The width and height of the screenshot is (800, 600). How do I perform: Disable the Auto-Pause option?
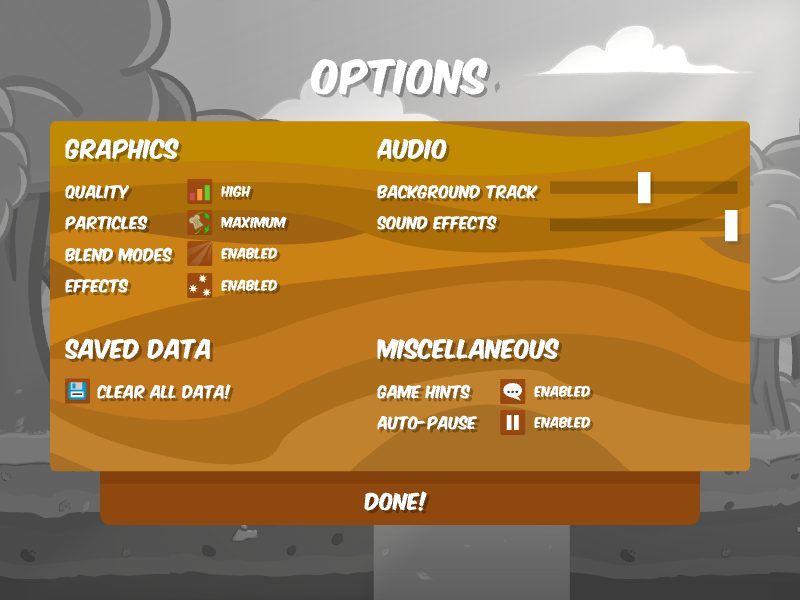click(561, 423)
